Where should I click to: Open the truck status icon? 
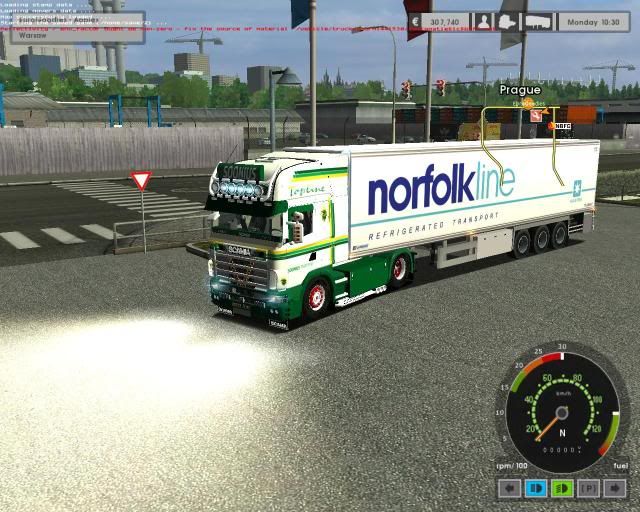coord(508,21)
